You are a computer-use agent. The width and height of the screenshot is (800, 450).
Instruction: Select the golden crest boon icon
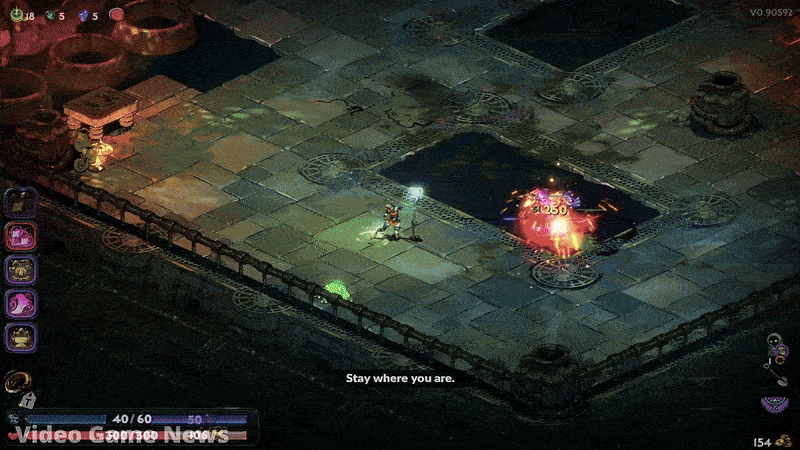coord(22,270)
